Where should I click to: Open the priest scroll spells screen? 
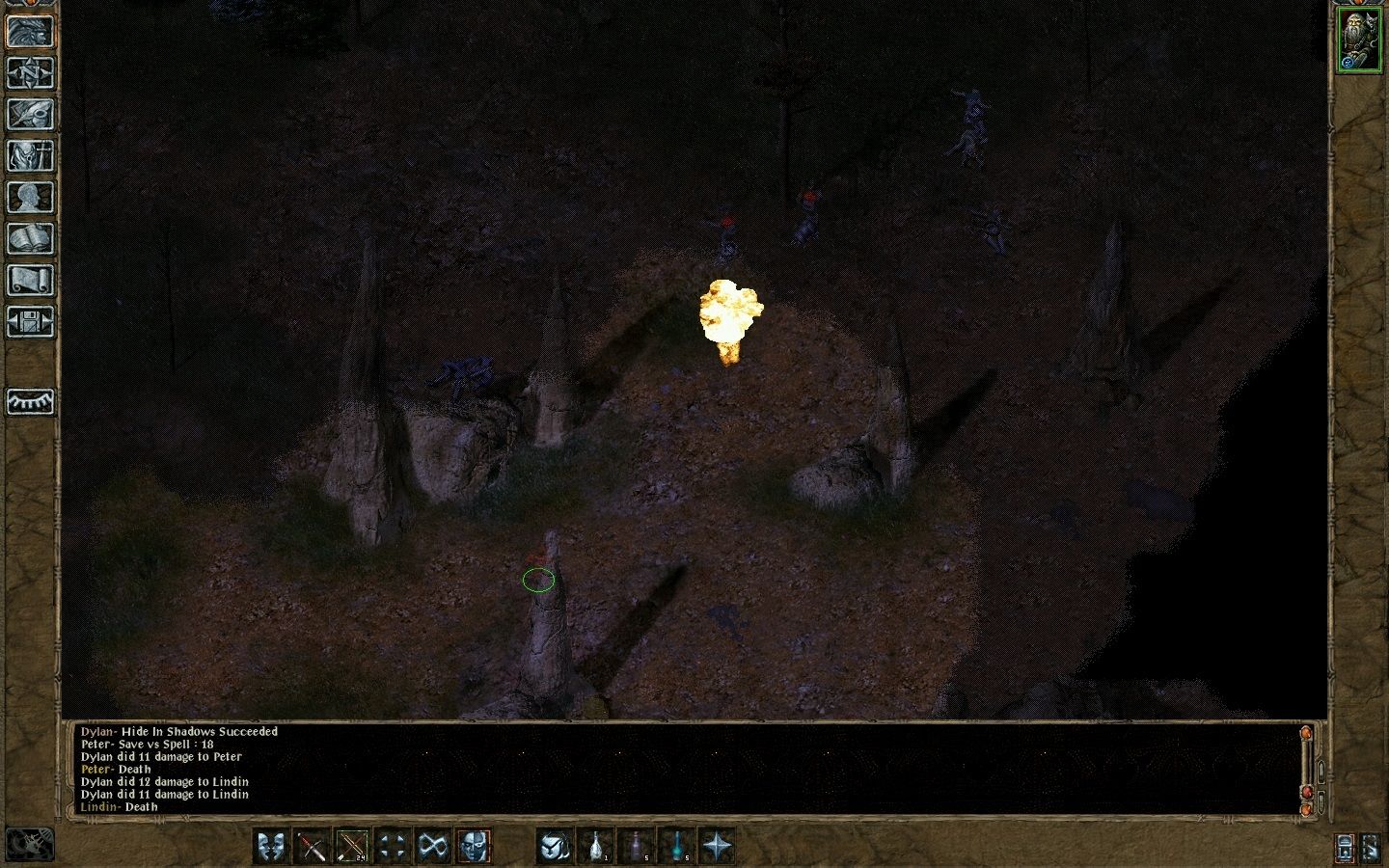(x=29, y=280)
